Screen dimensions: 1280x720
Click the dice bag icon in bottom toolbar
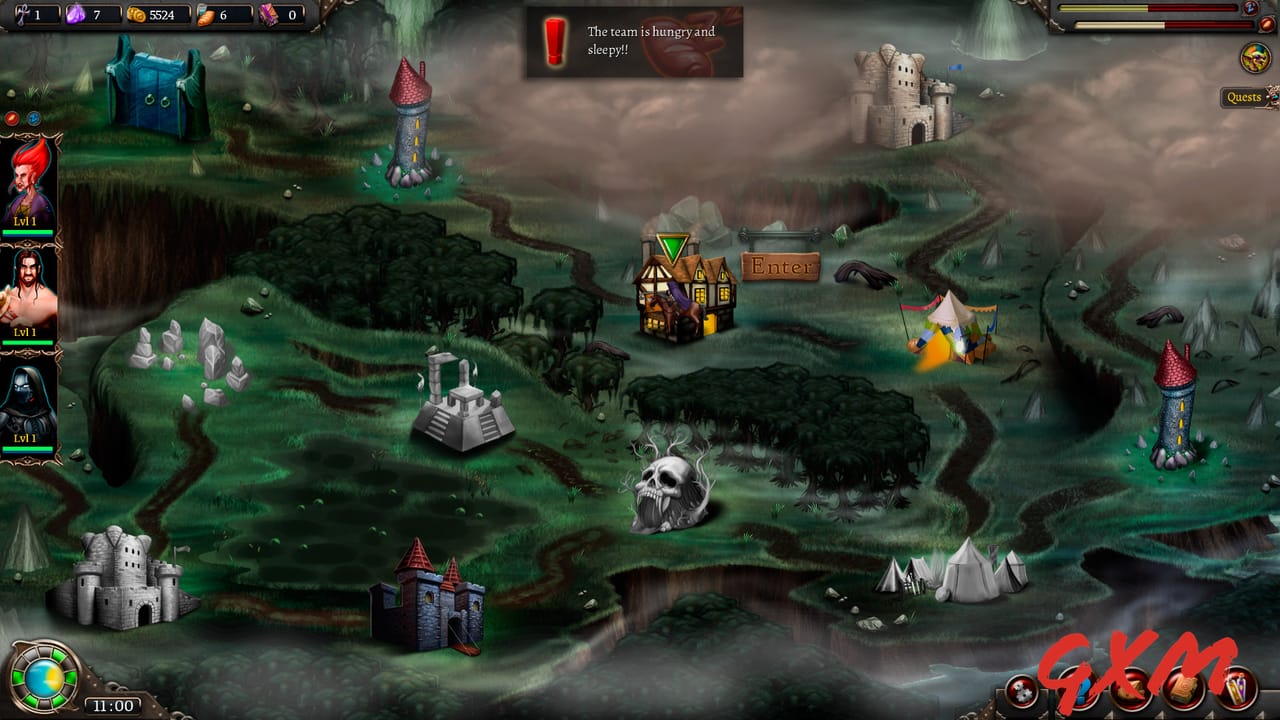tap(1130, 691)
